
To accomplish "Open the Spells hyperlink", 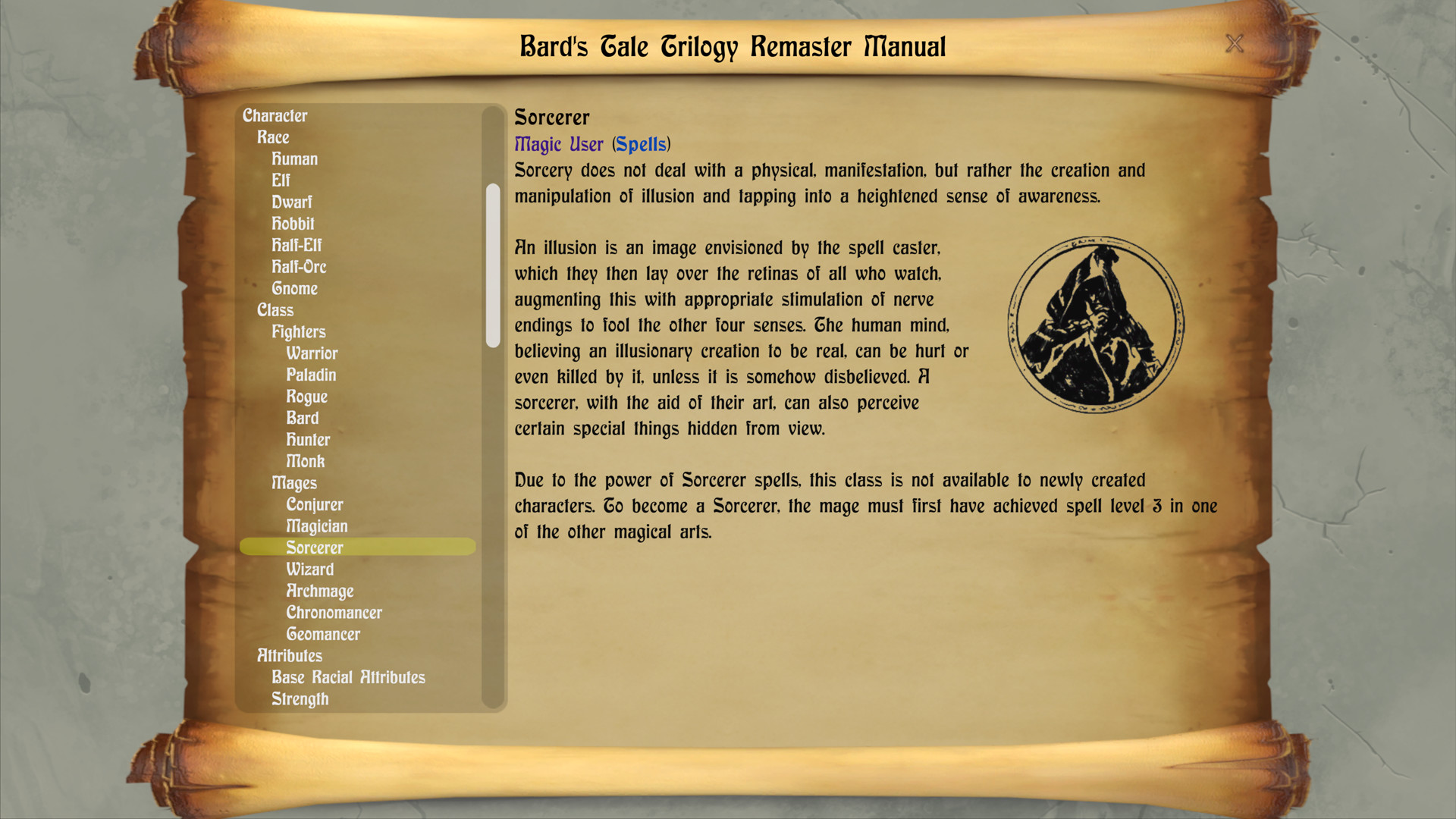I will pyautogui.click(x=640, y=144).
